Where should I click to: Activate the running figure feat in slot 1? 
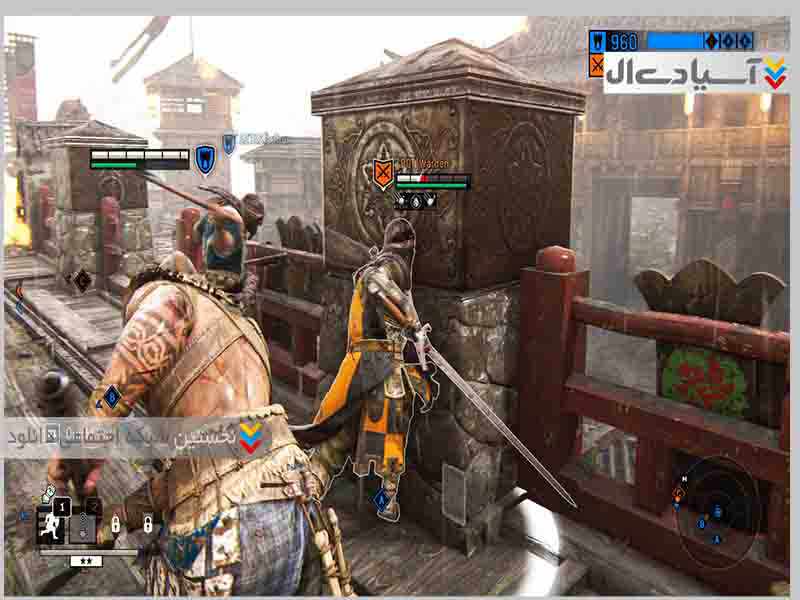pos(47,523)
